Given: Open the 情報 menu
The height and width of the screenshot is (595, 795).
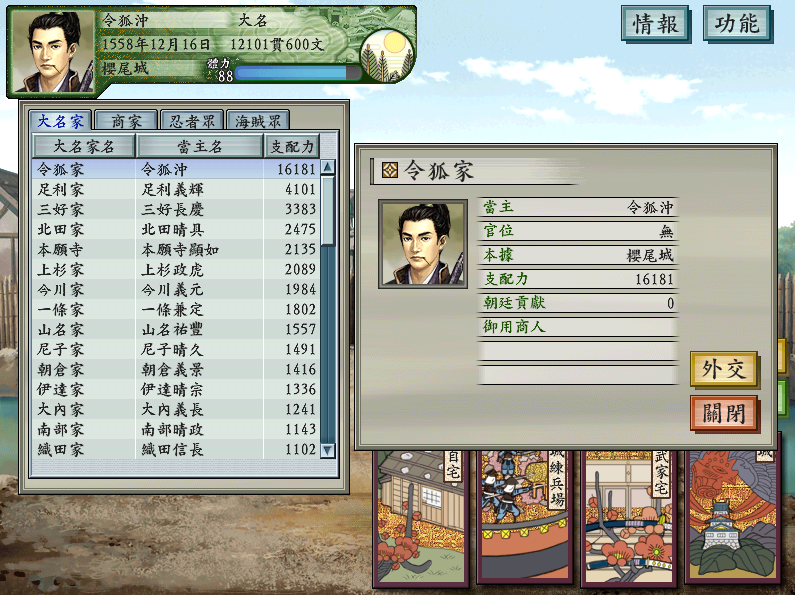Looking at the screenshot, I should pos(655,23).
